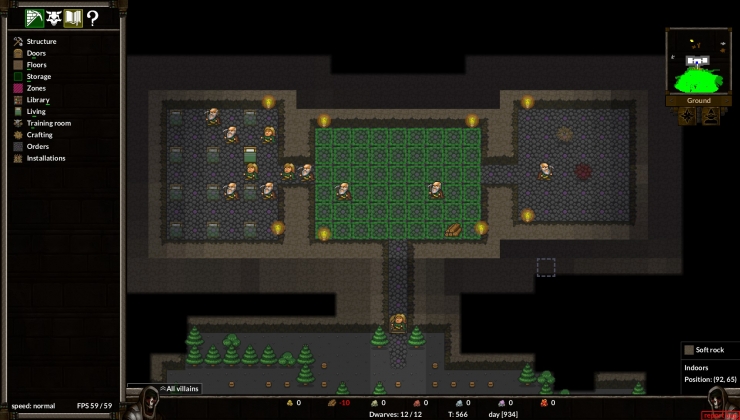
Task: Open the open-book tab
Action: point(73,18)
